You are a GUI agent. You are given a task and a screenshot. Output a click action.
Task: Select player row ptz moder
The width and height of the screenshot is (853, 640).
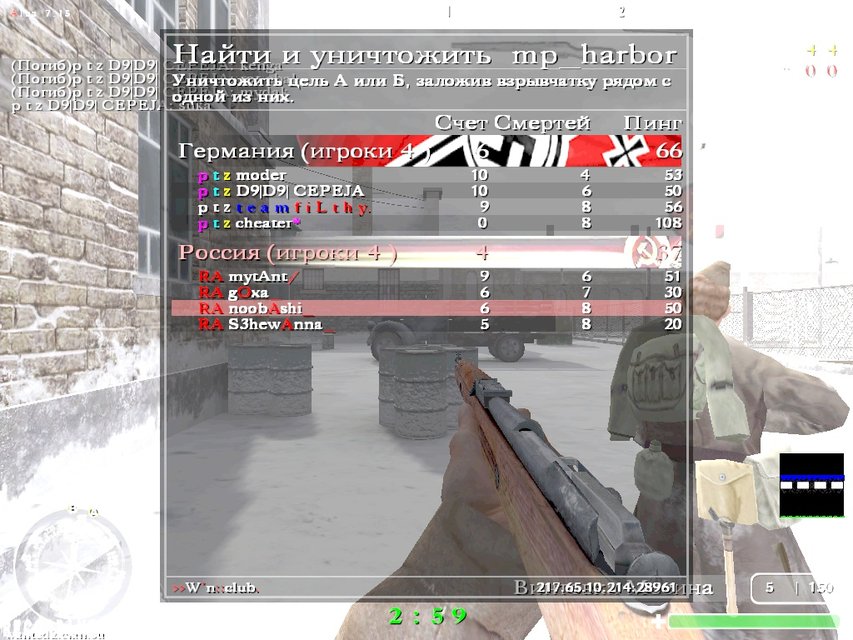click(x=428, y=175)
